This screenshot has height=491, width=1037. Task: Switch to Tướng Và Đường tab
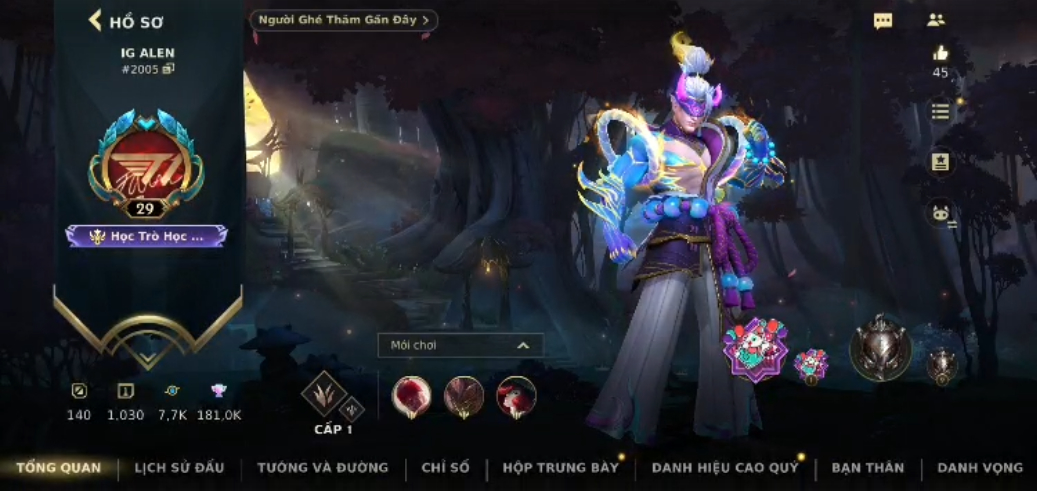tap(322, 468)
